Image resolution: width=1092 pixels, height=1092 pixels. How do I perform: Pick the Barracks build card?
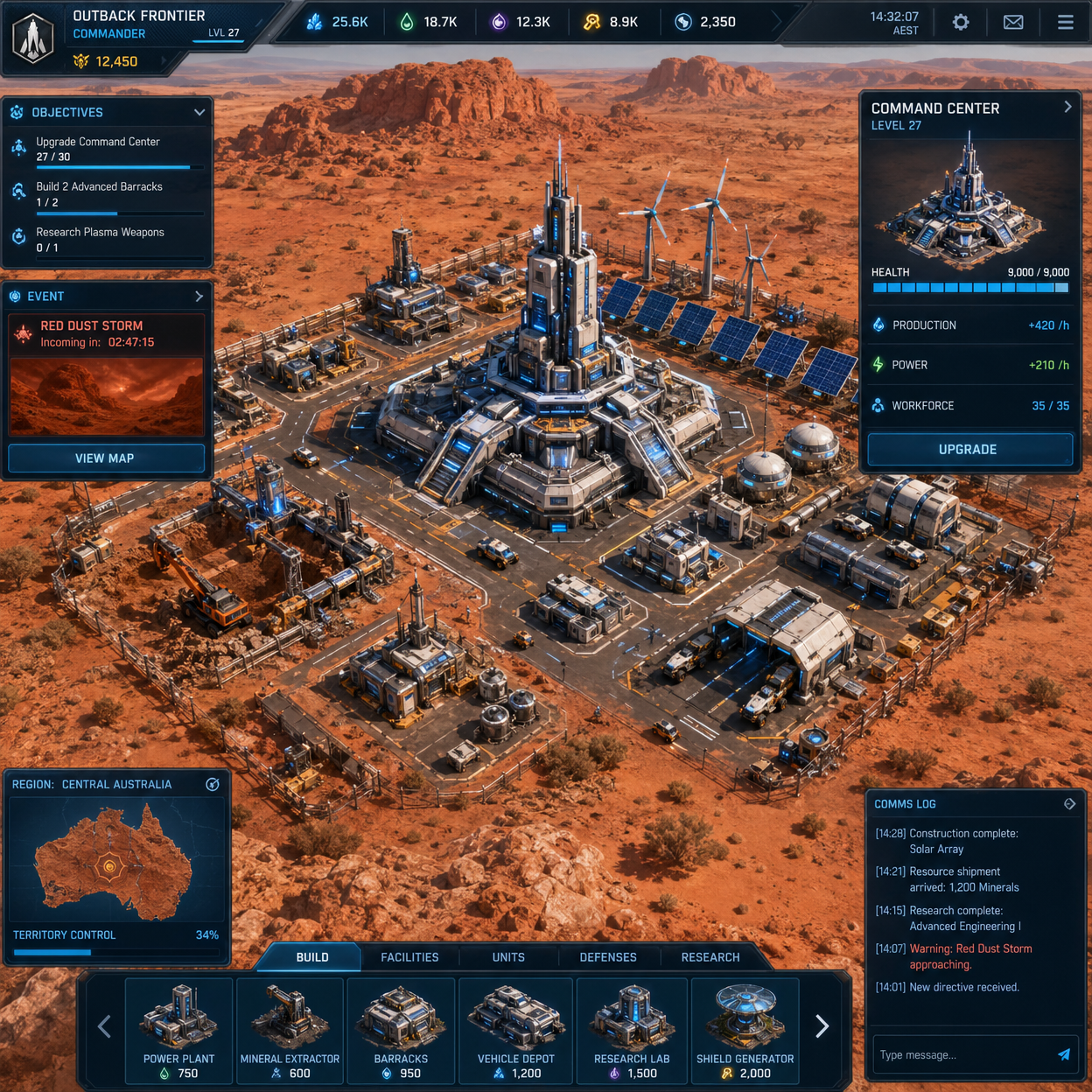pyautogui.click(x=401, y=1030)
